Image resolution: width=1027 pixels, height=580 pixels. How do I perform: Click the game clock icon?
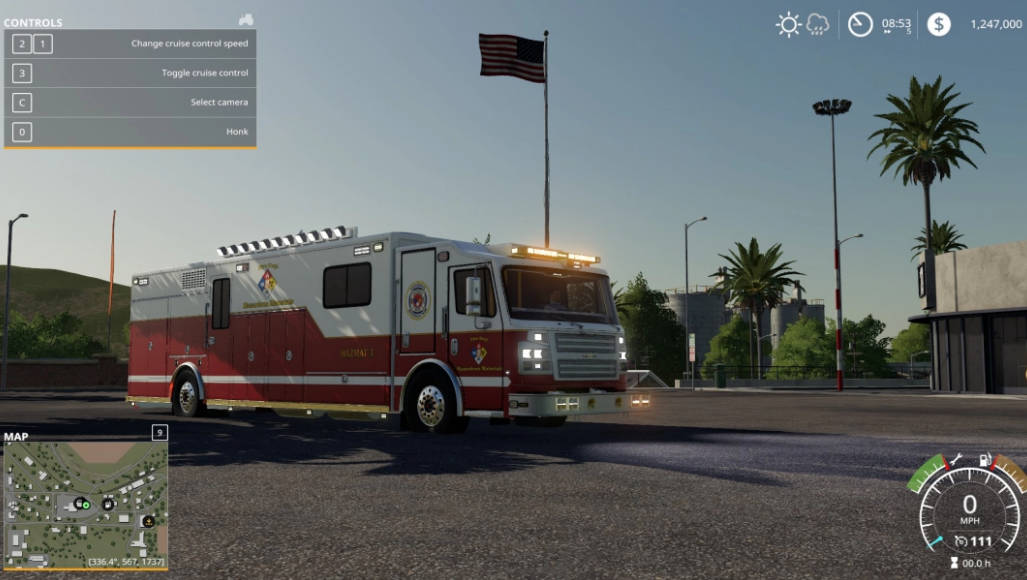click(x=860, y=24)
